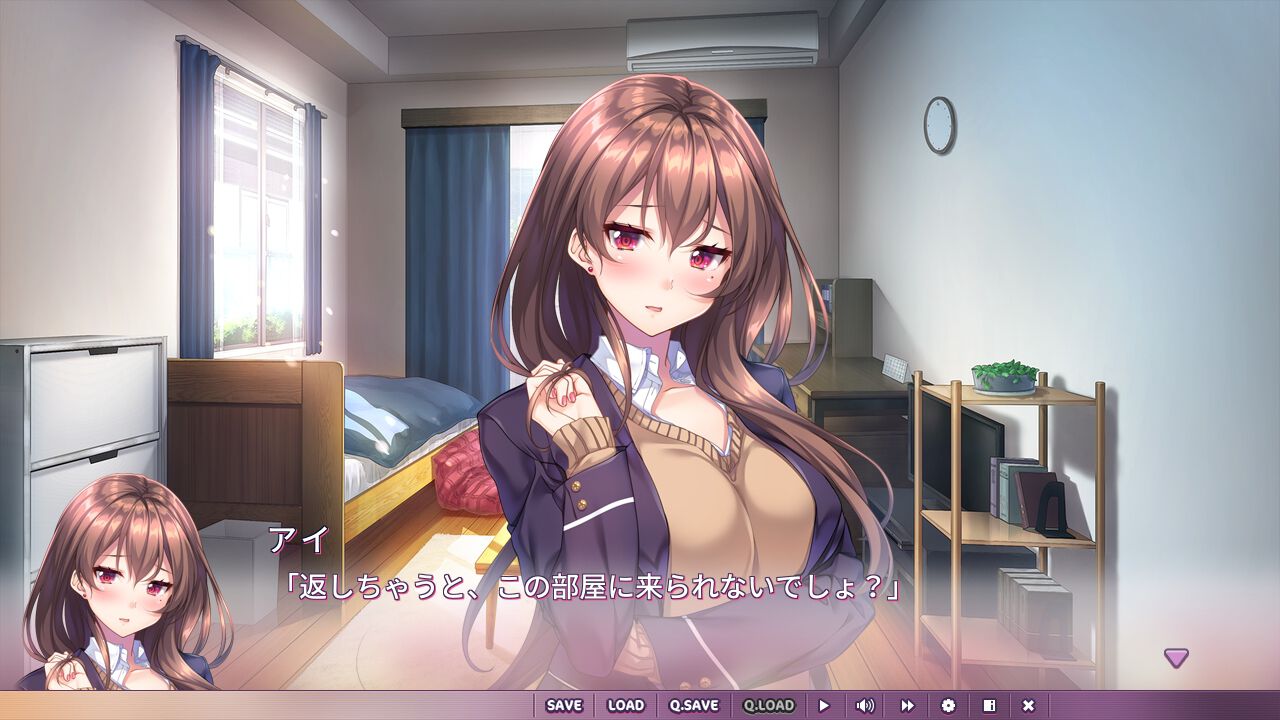Open game settings using the gear icon

[950, 705]
